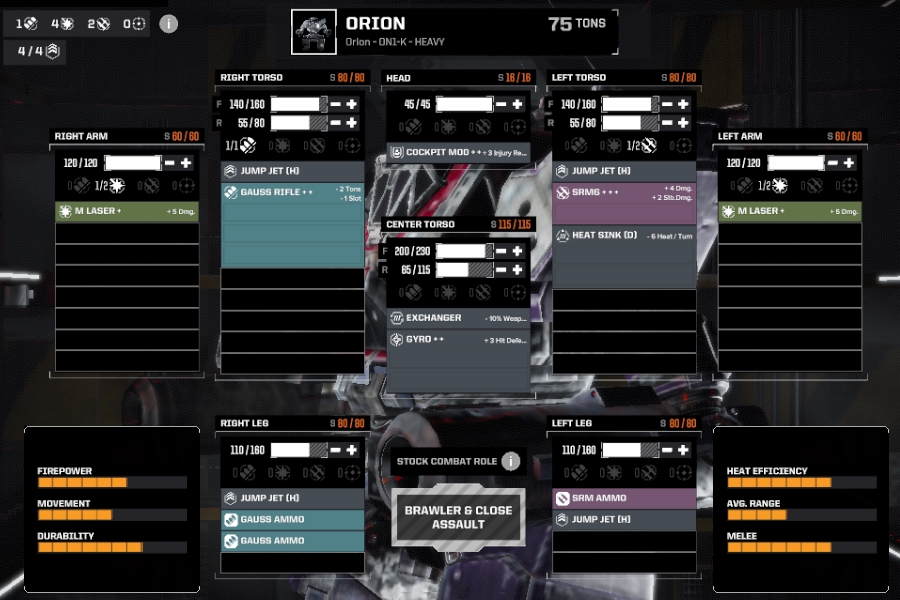Select the Gyro component in center torso
Viewport: 900px width, 600px height.
click(x=458, y=340)
